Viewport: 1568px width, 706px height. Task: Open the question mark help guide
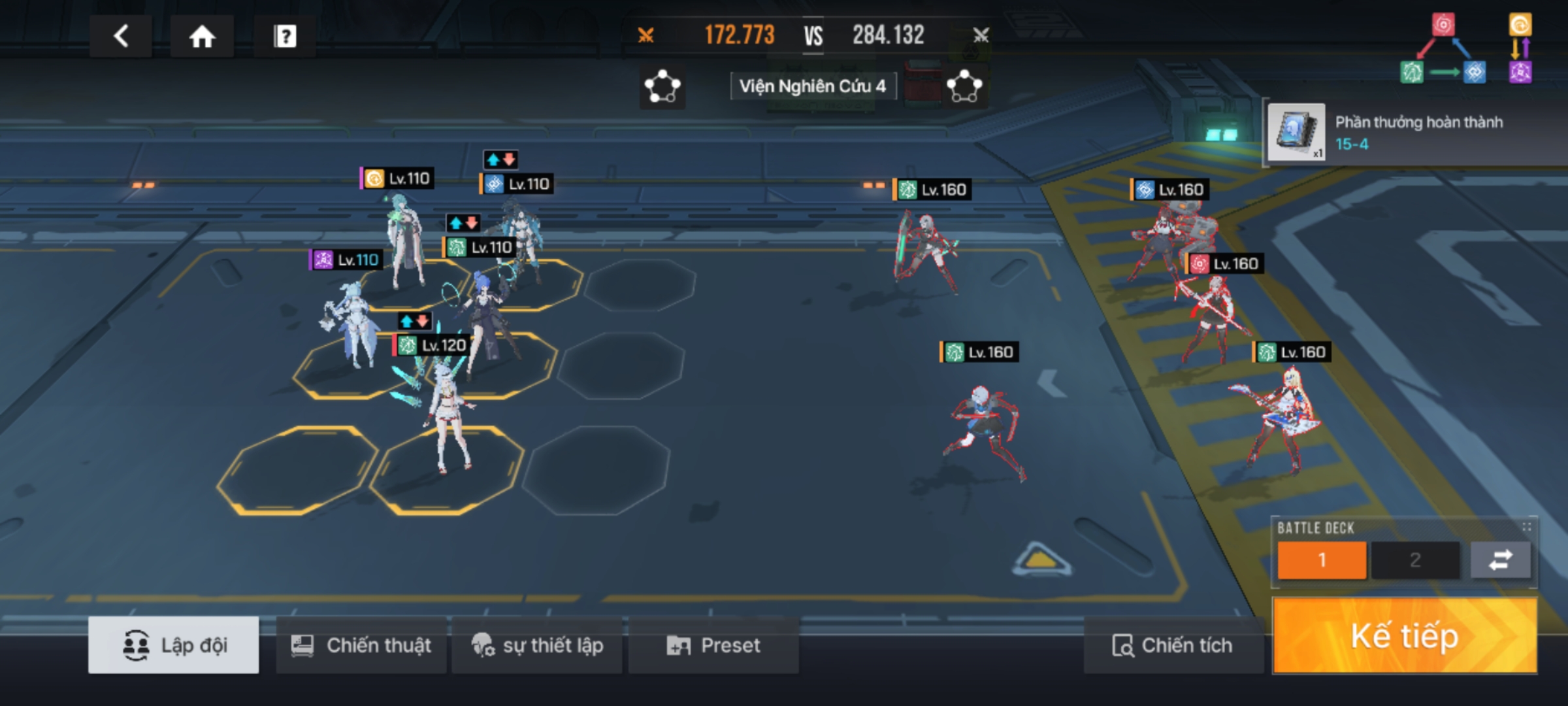pos(285,37)
